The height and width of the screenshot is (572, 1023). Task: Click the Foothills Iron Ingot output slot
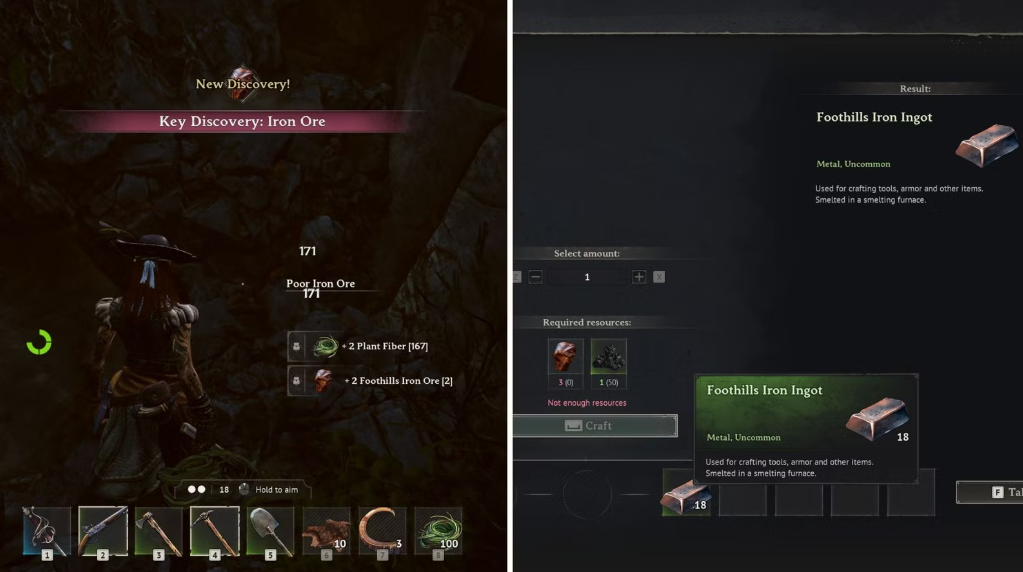point(686,494)
